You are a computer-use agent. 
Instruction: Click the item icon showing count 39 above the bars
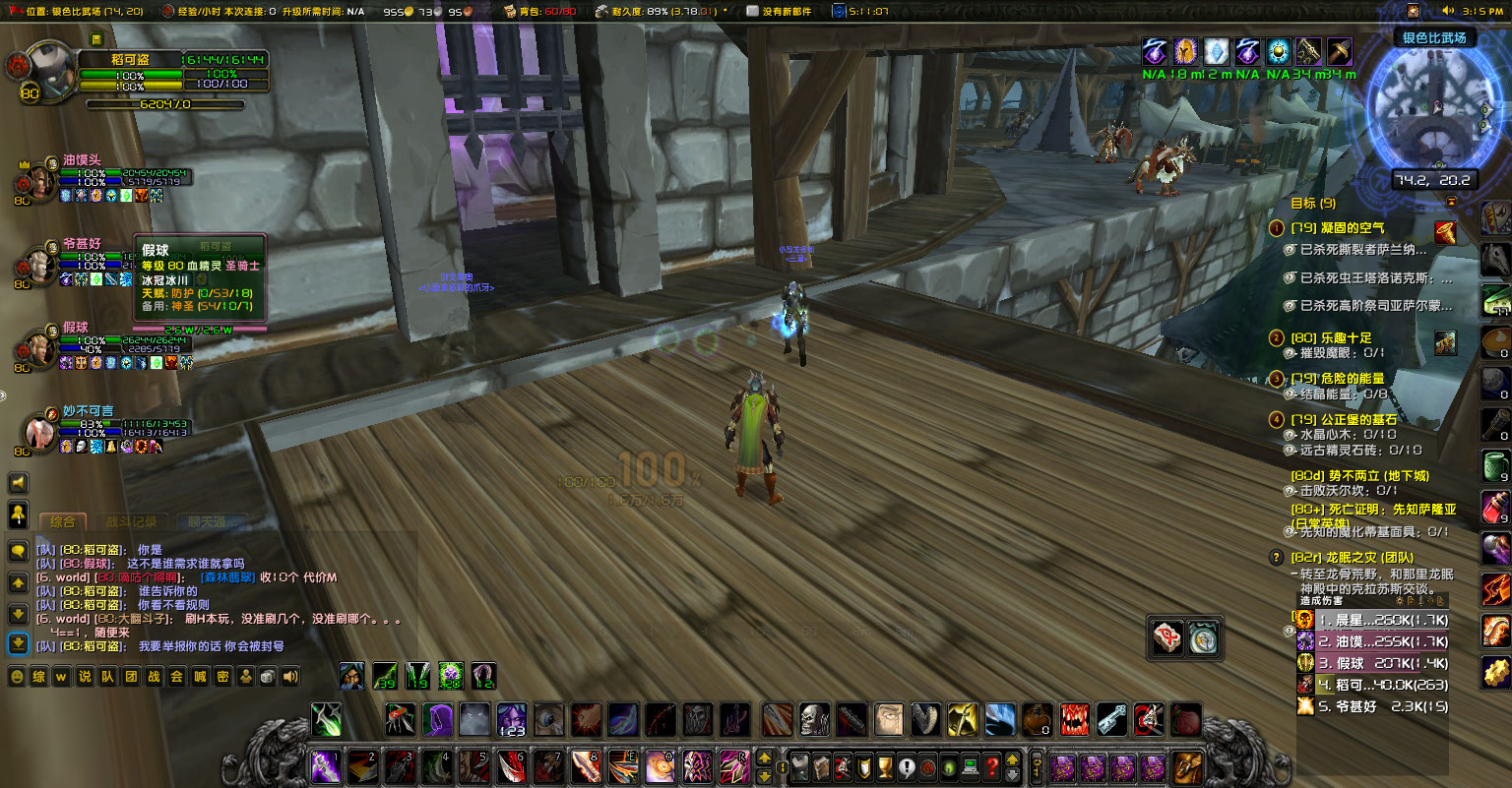(x=386, y=677)
